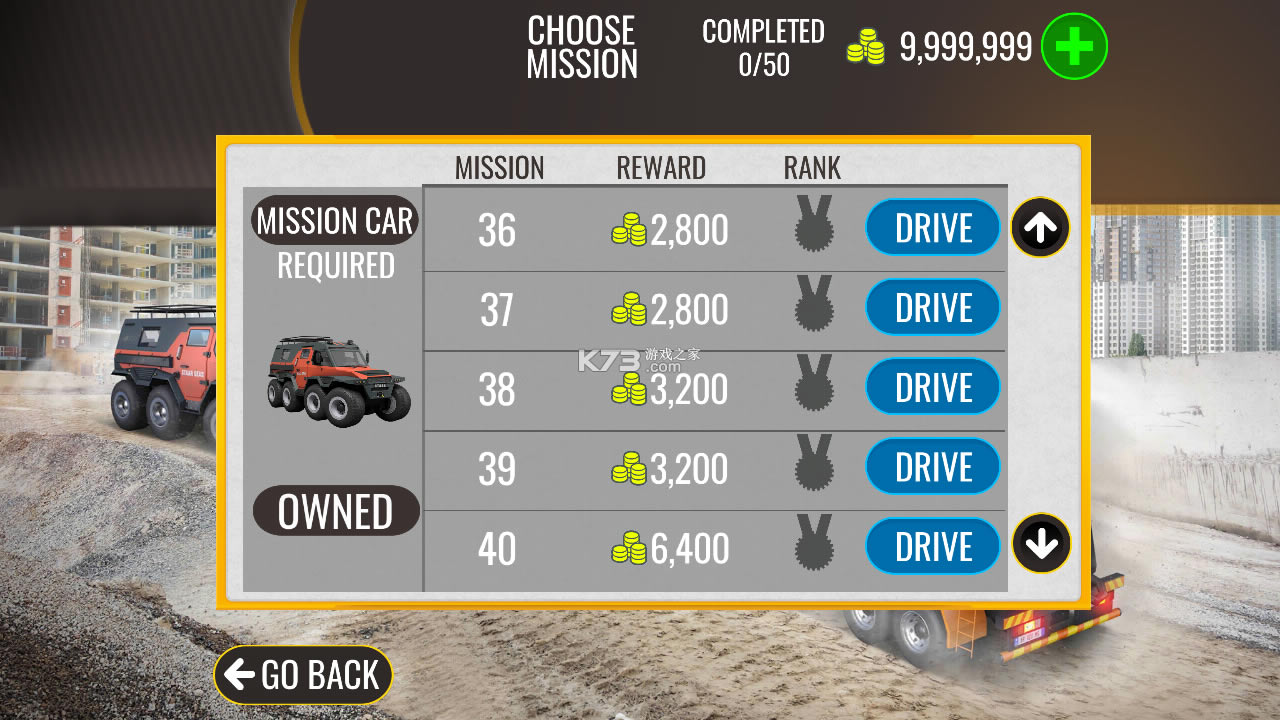Go back to the previous screen

(x=302, y=675)
